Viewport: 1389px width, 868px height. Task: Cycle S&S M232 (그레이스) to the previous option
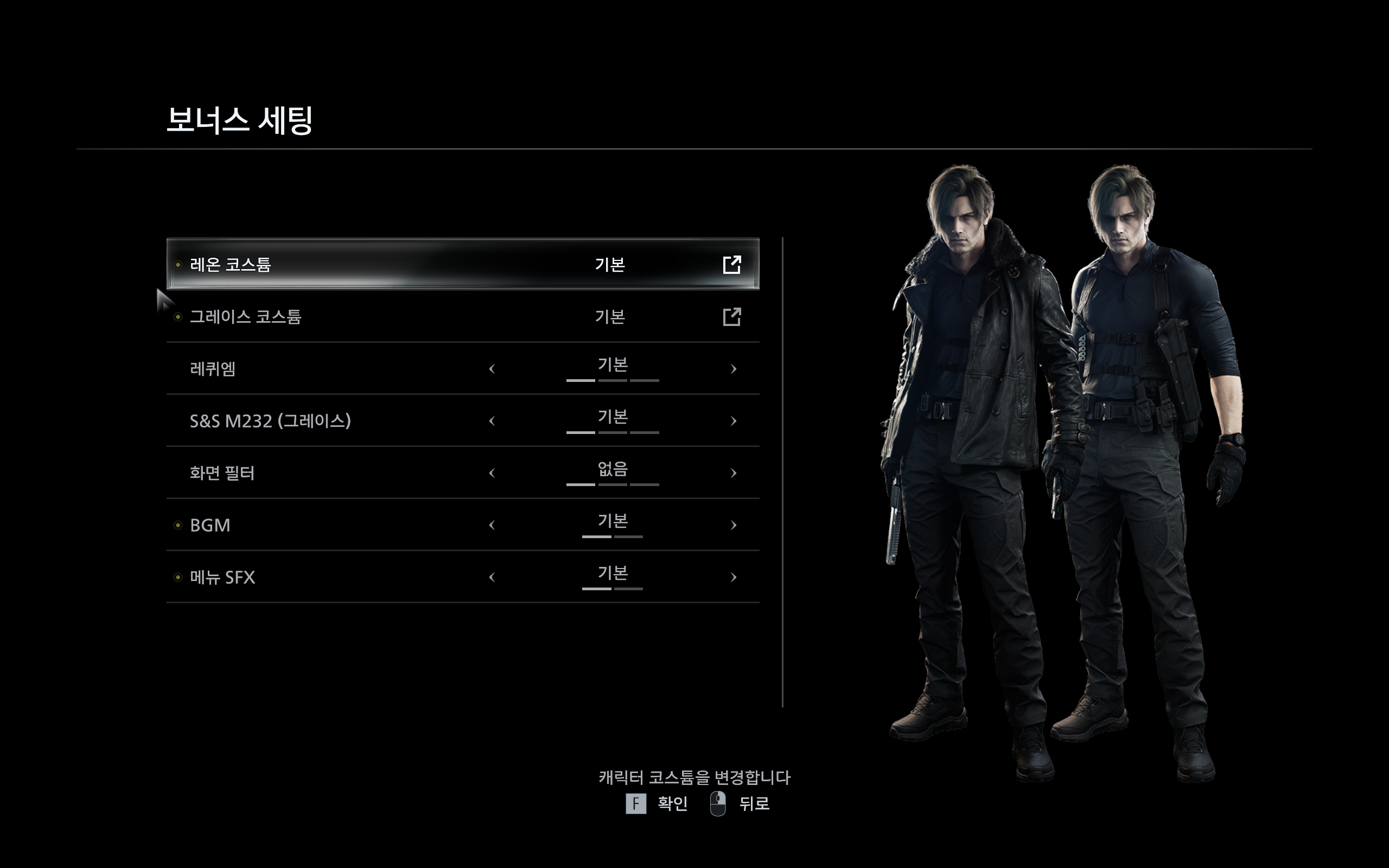tap(492, 422)
